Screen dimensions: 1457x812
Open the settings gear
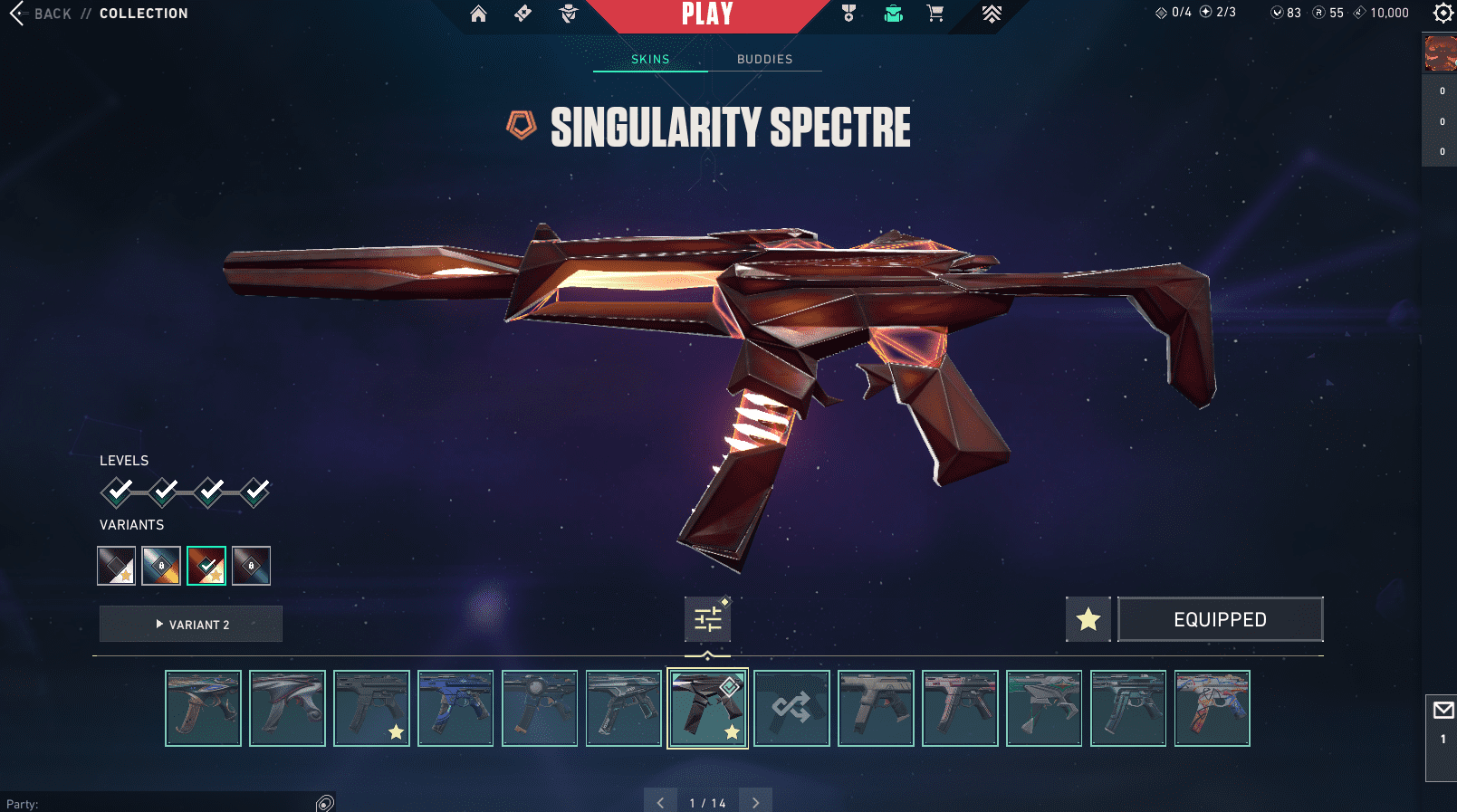[x=1443, y=13]
